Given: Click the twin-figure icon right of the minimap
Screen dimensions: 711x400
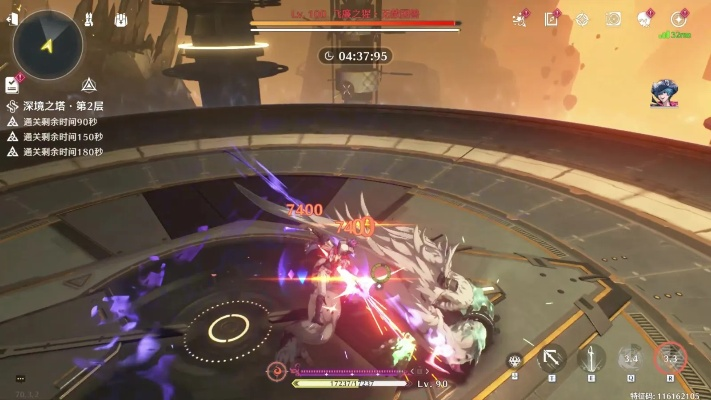Looking at the screenshot, I should pos(89,19).
